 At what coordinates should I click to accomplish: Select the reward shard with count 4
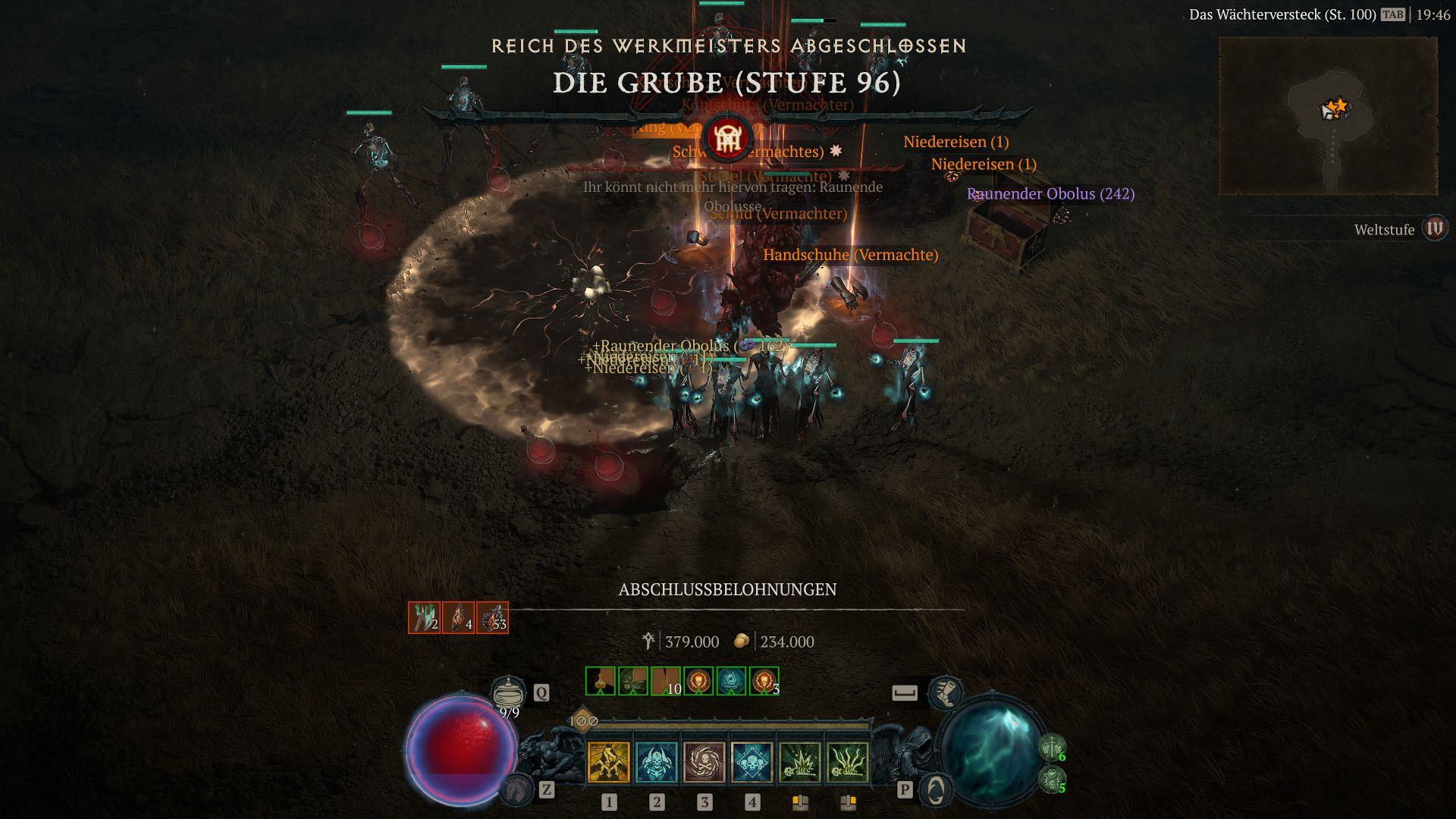(x=459, y=618)
